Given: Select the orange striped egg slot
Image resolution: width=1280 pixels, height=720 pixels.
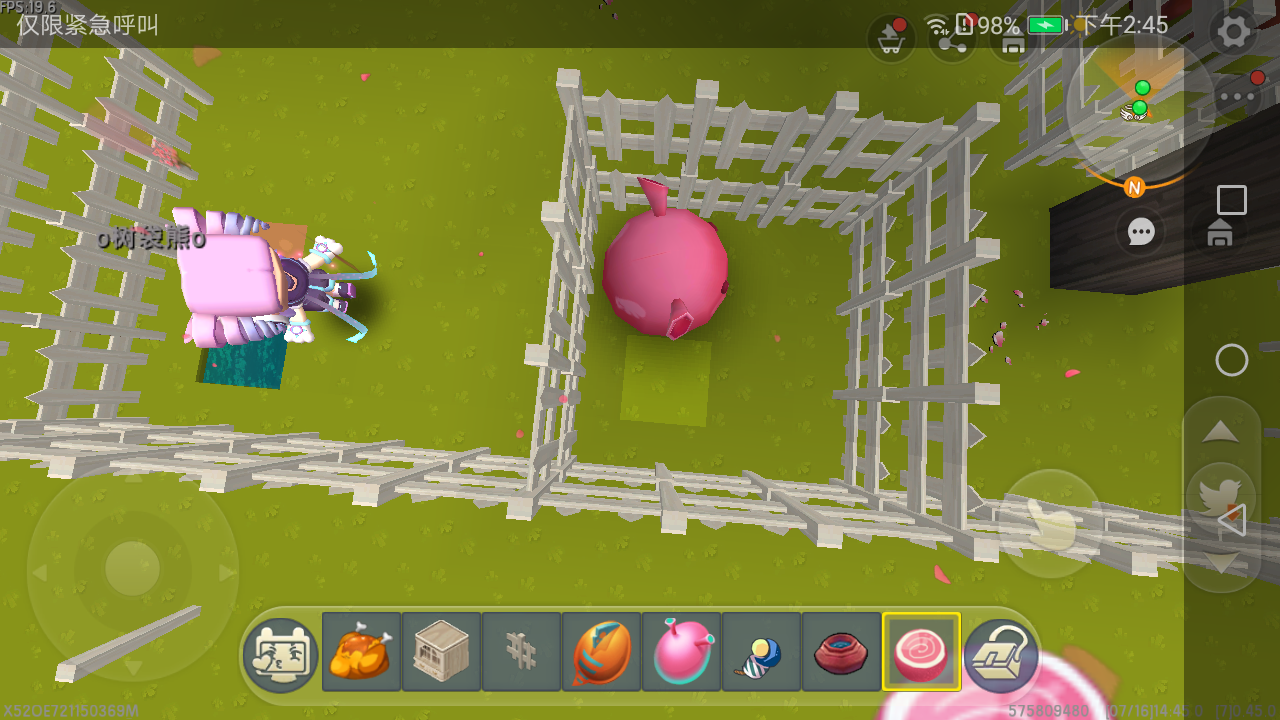Looking at the screenshot, I should [601, 652].
